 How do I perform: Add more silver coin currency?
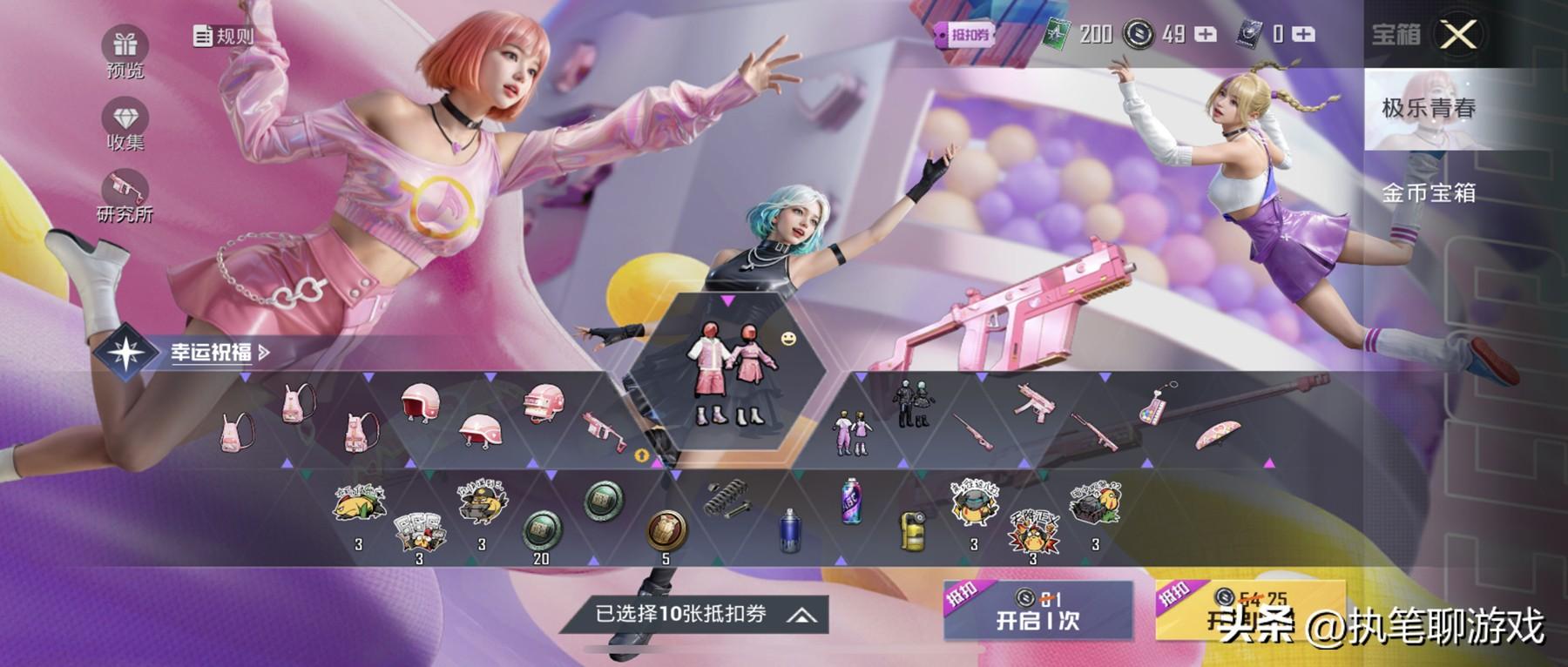coord(1206,35)
